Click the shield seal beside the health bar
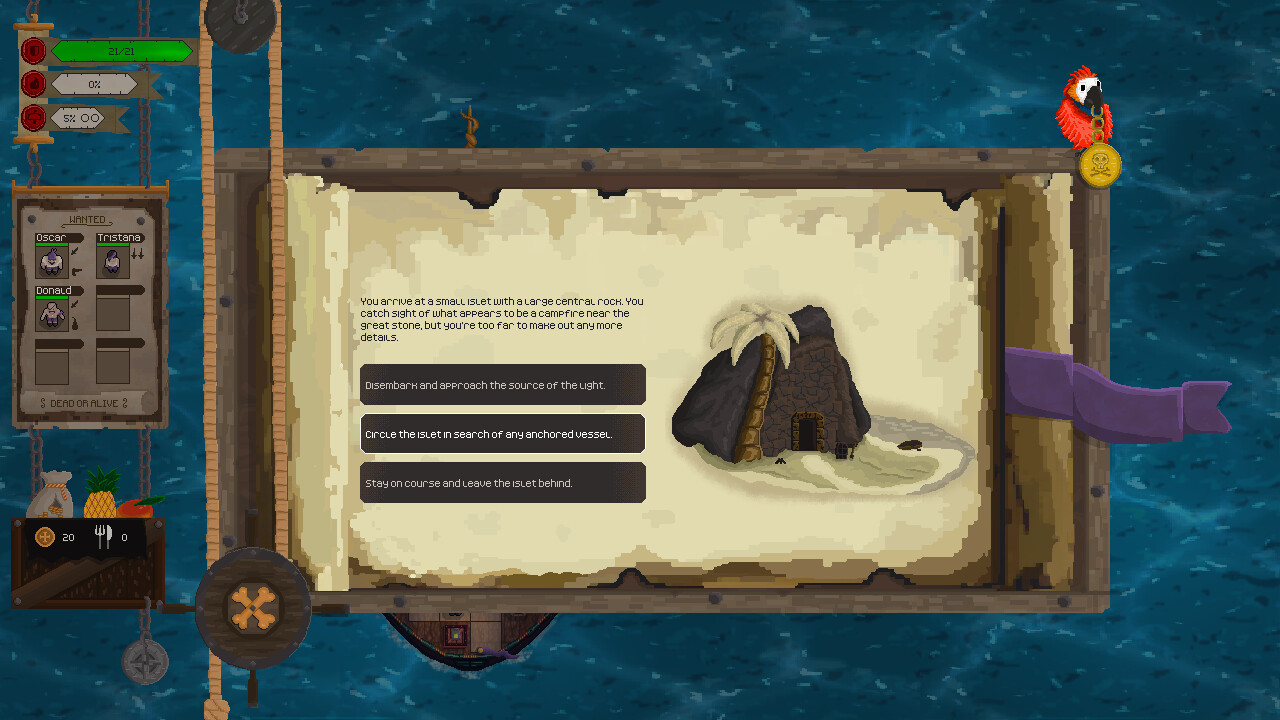Viewport: 1280px width, 720px height. (33, 50)
